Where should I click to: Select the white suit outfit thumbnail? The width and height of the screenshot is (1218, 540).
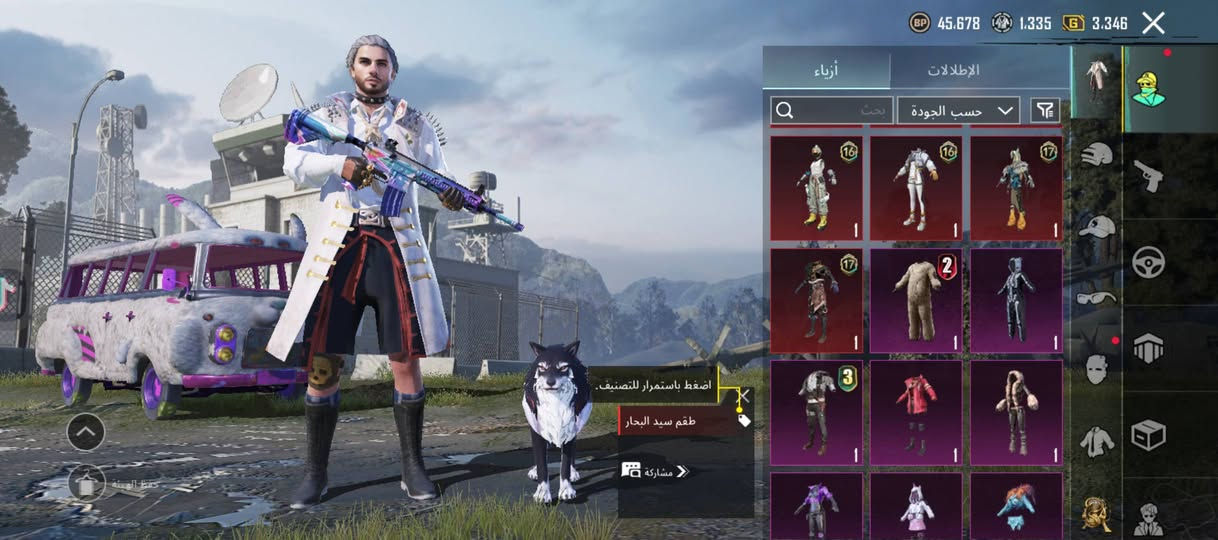(916, 189)
